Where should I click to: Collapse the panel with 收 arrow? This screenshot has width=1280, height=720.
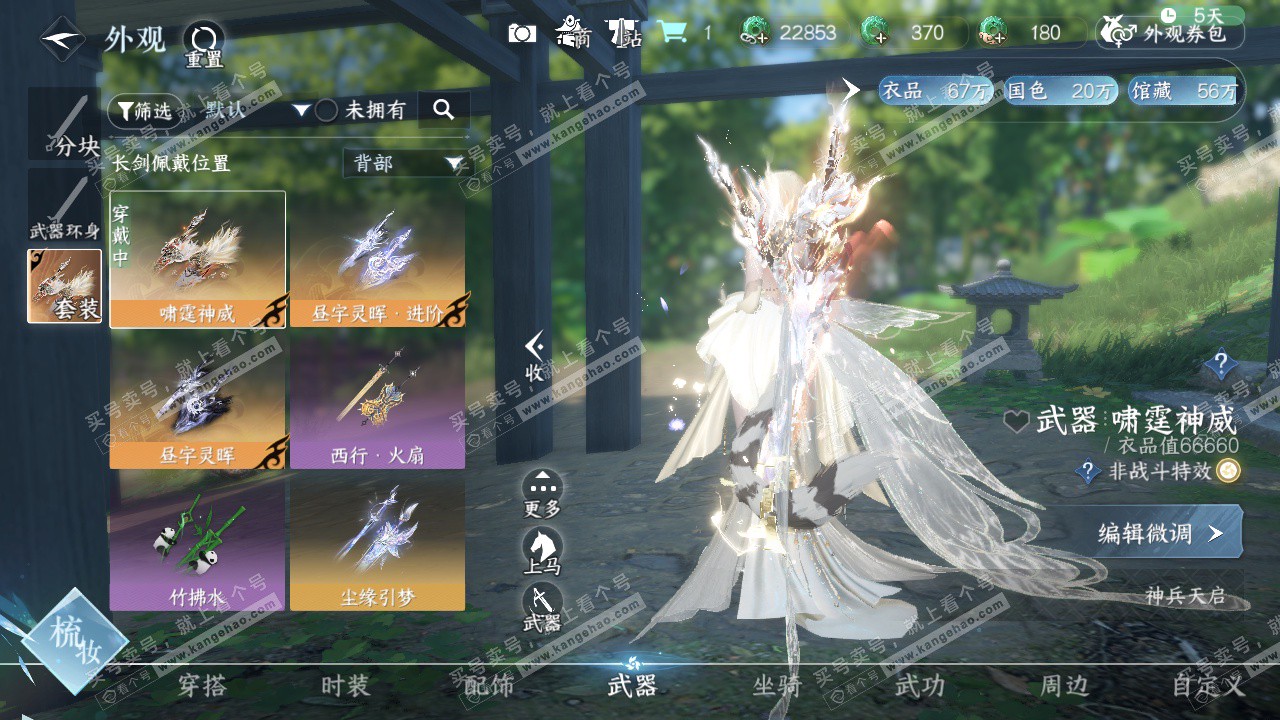[x=536, y=357]
